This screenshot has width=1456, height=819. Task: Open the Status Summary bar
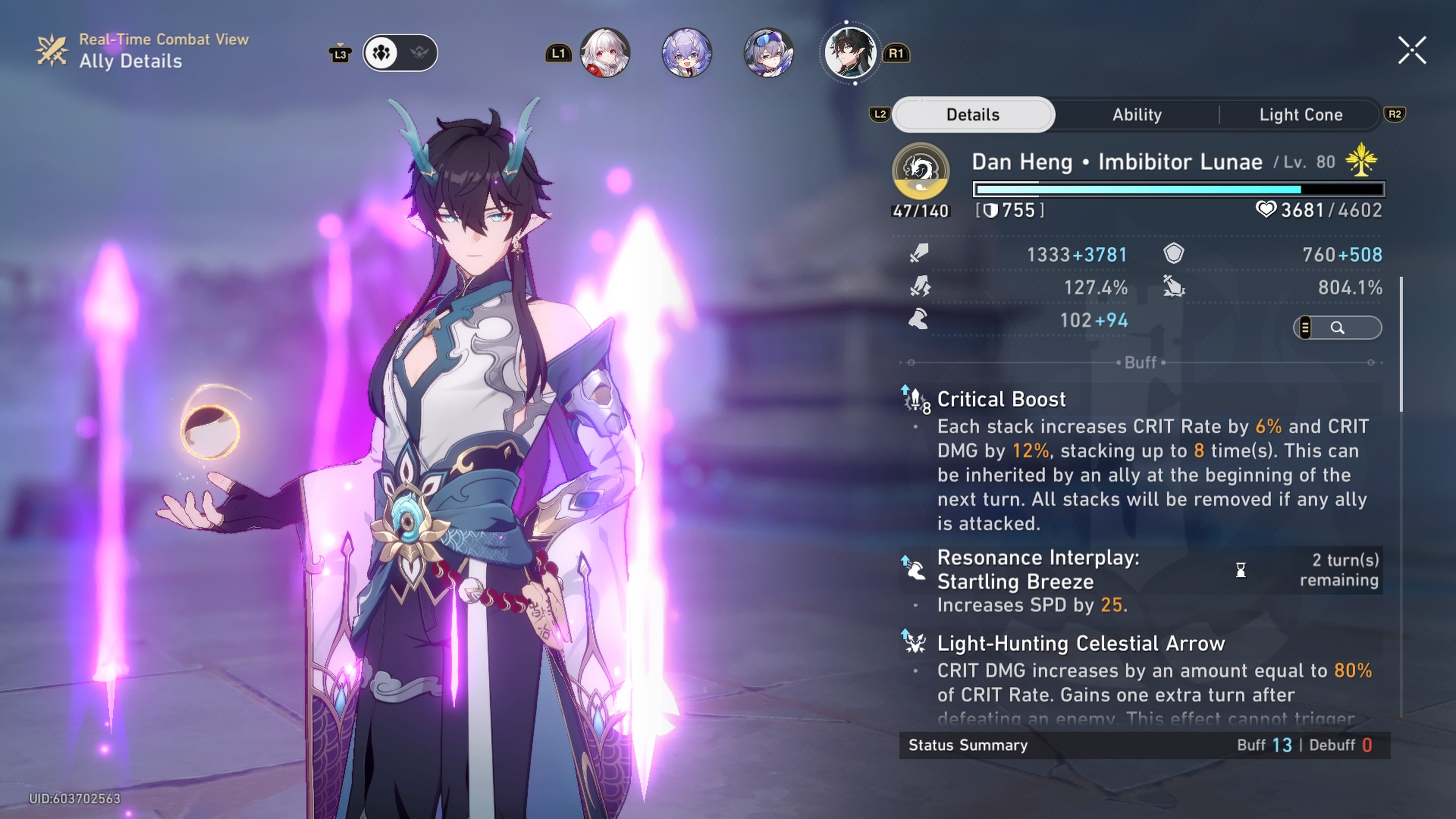point(1144,745)
